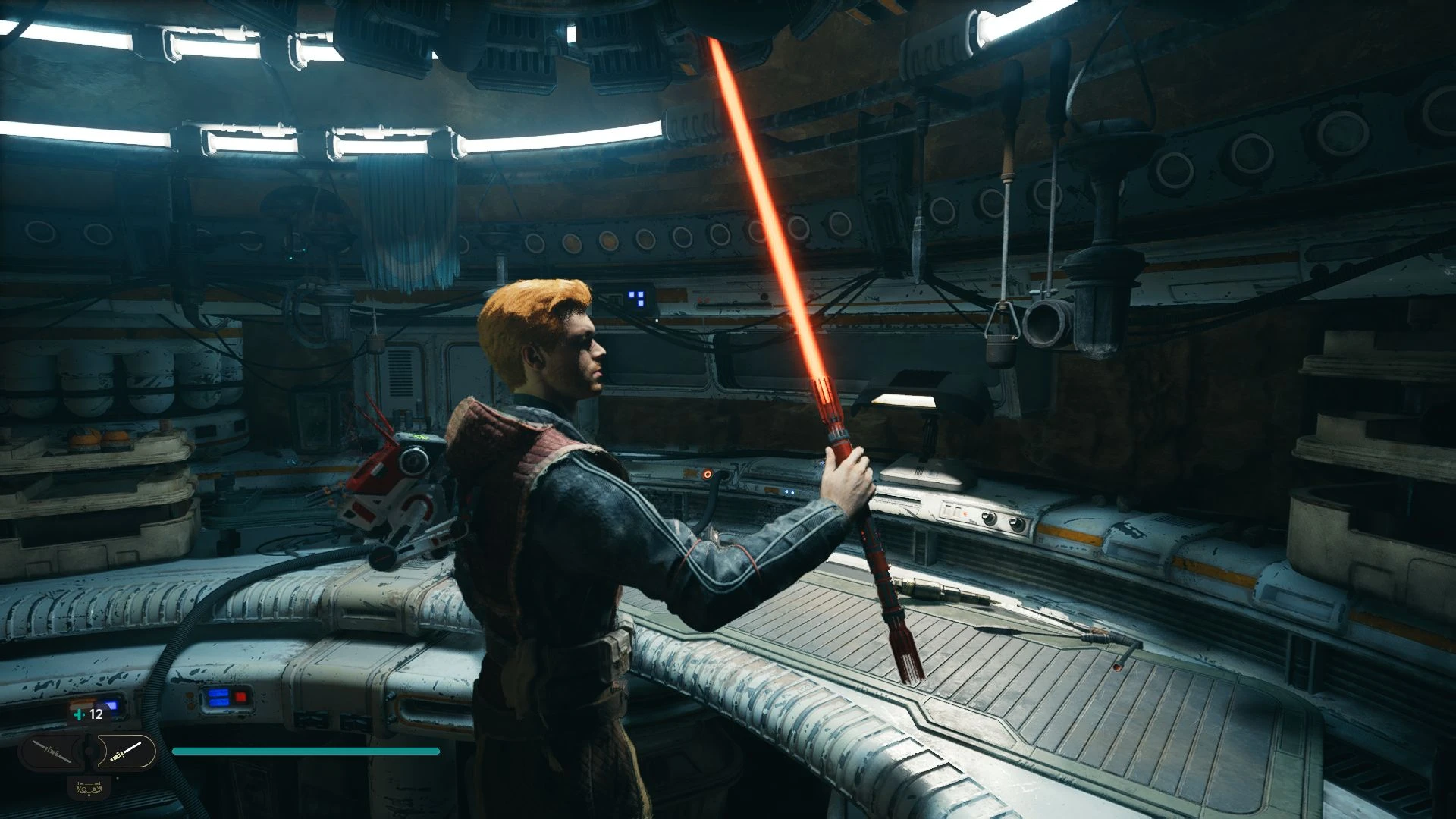Toggle the blue and red panel near the stim counter
This screenshot has width=1456, height=819.
[x=227, y=698]
